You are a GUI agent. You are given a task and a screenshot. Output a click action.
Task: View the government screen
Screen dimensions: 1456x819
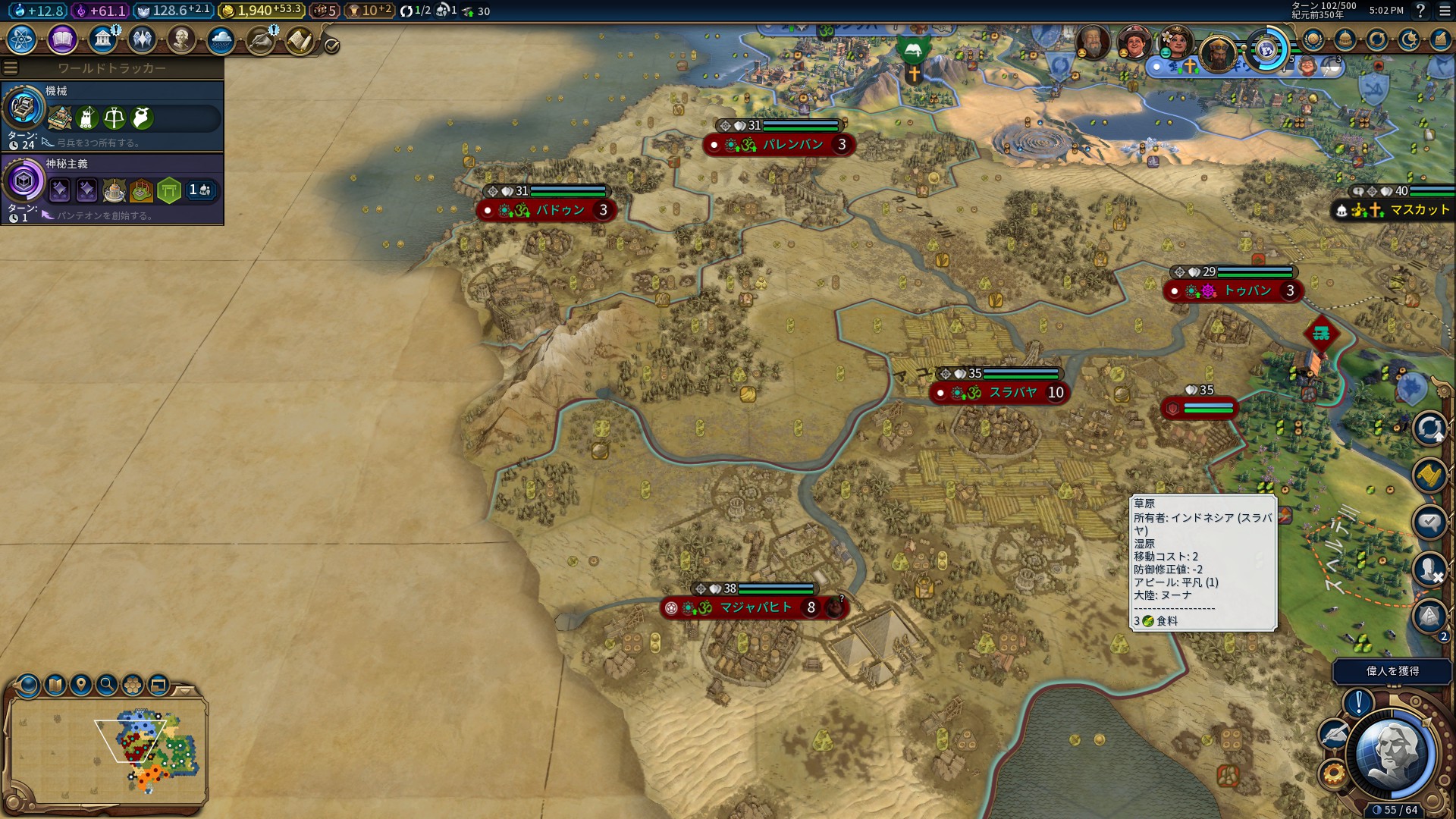(x=102, y=39)
